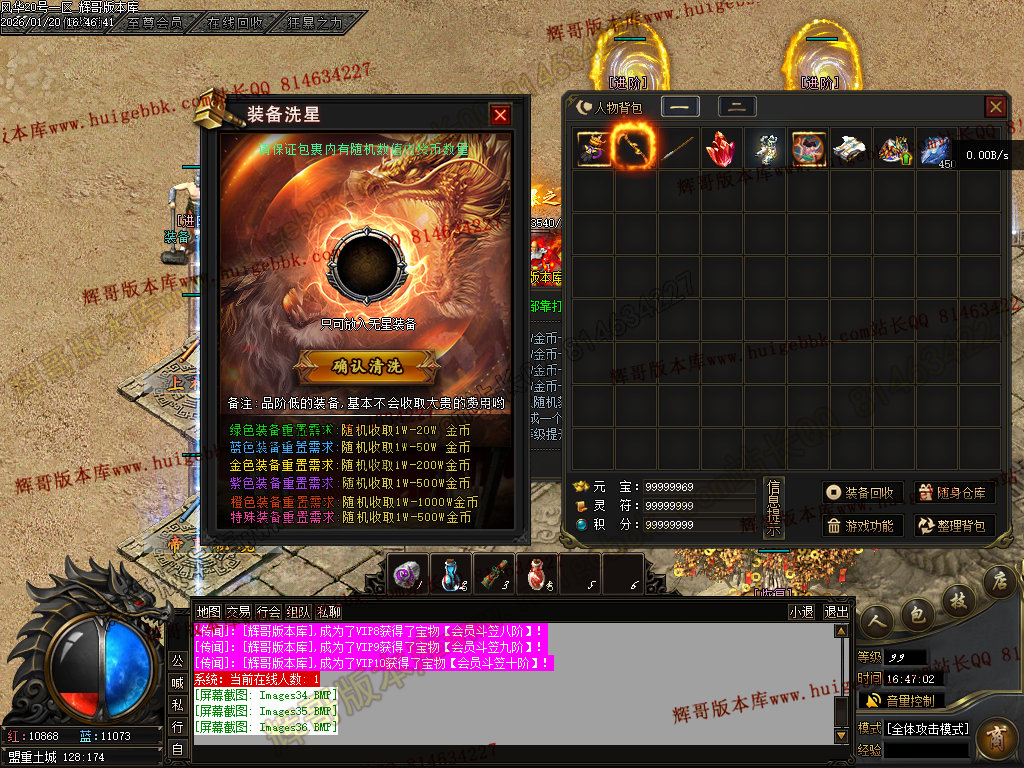Viewport: 1024px width, 768px height.
Task: Open the 在线回收 online recycle menu
Action: tap(236, 22)
